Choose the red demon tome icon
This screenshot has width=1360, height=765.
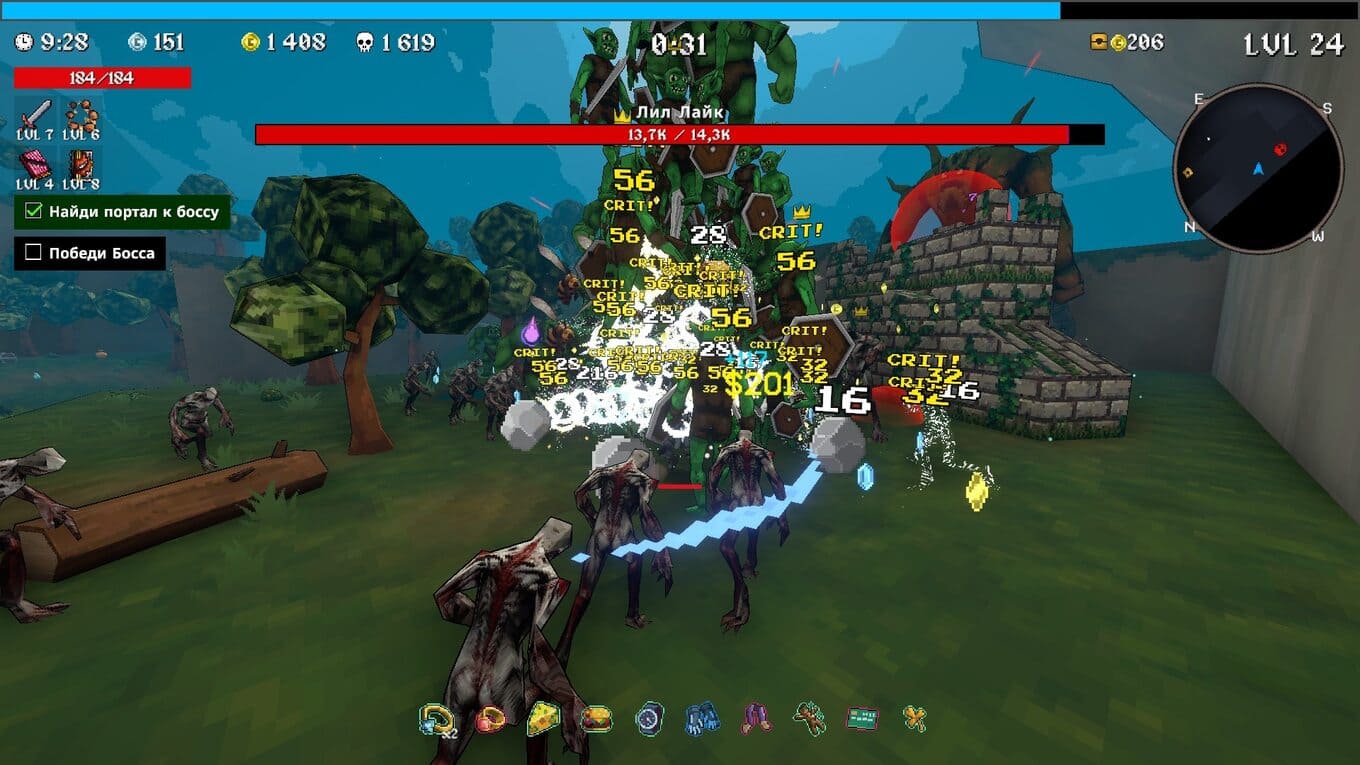pos(81,163)
